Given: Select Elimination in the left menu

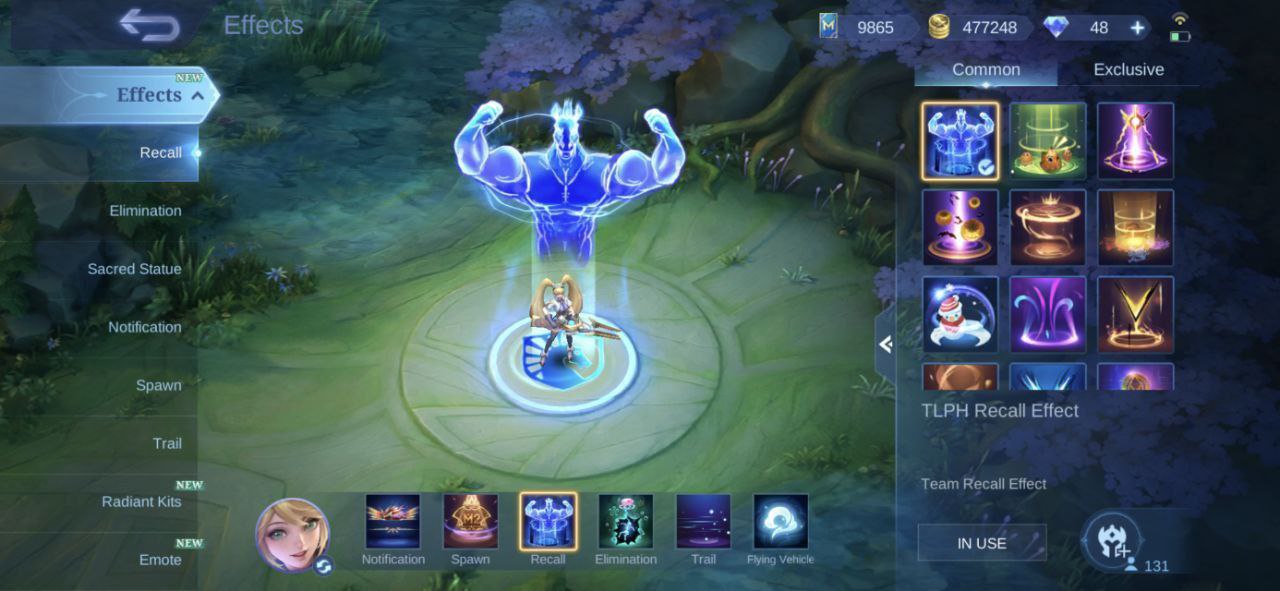Looking at the screenshot, I should pos(145,211).
